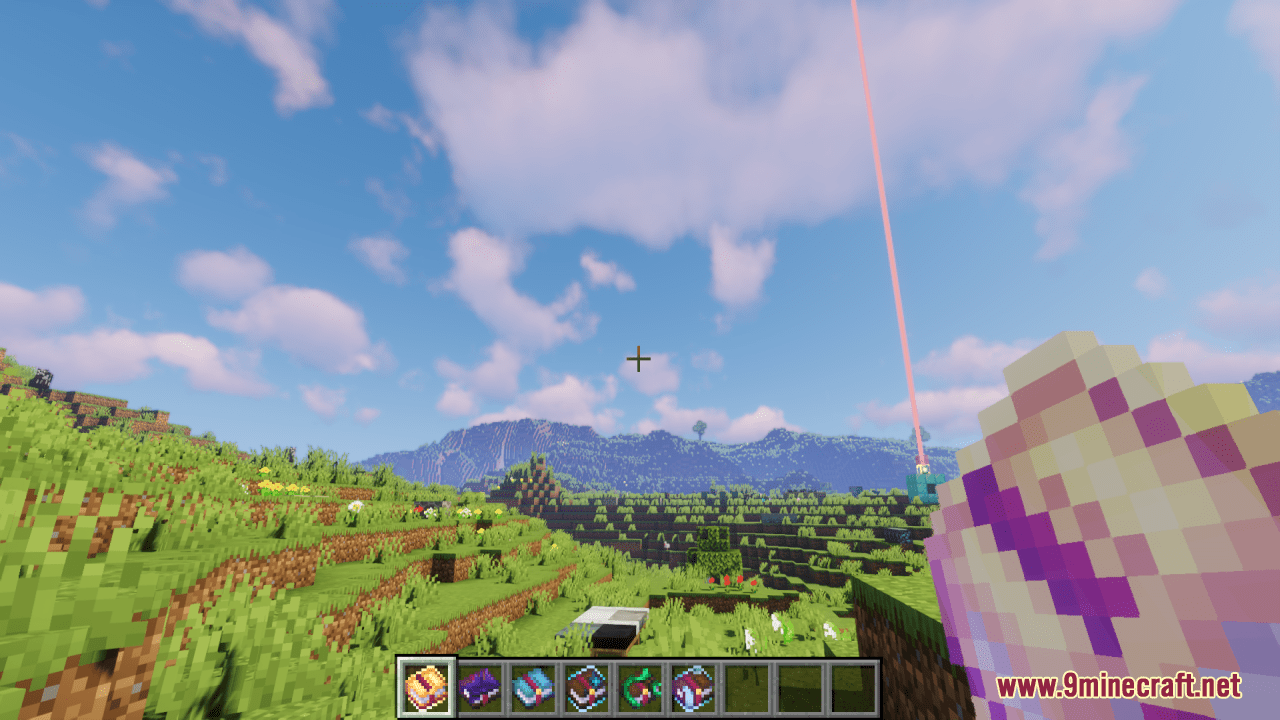The height and width of the screenshot is (720, 1280).
Task: Select the diamond-bordered book in slot four
Action: pyautogui.click(x=584, y=683)
